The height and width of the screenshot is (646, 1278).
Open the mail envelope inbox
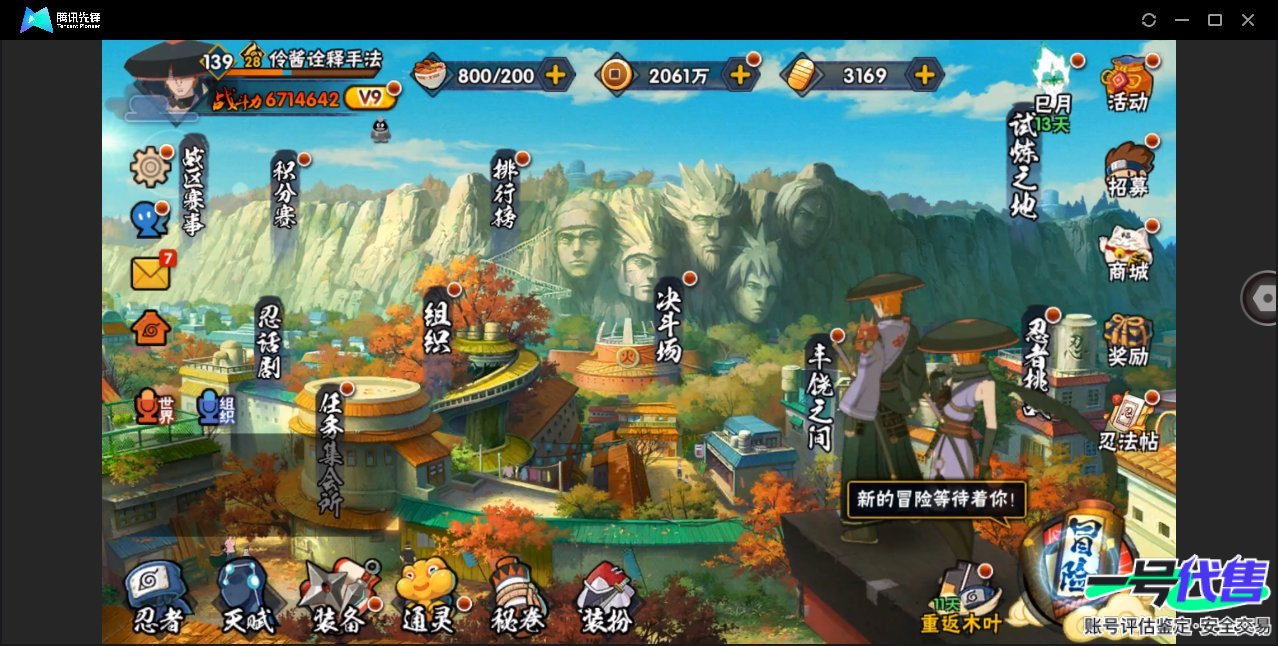(x=151, y=272)
